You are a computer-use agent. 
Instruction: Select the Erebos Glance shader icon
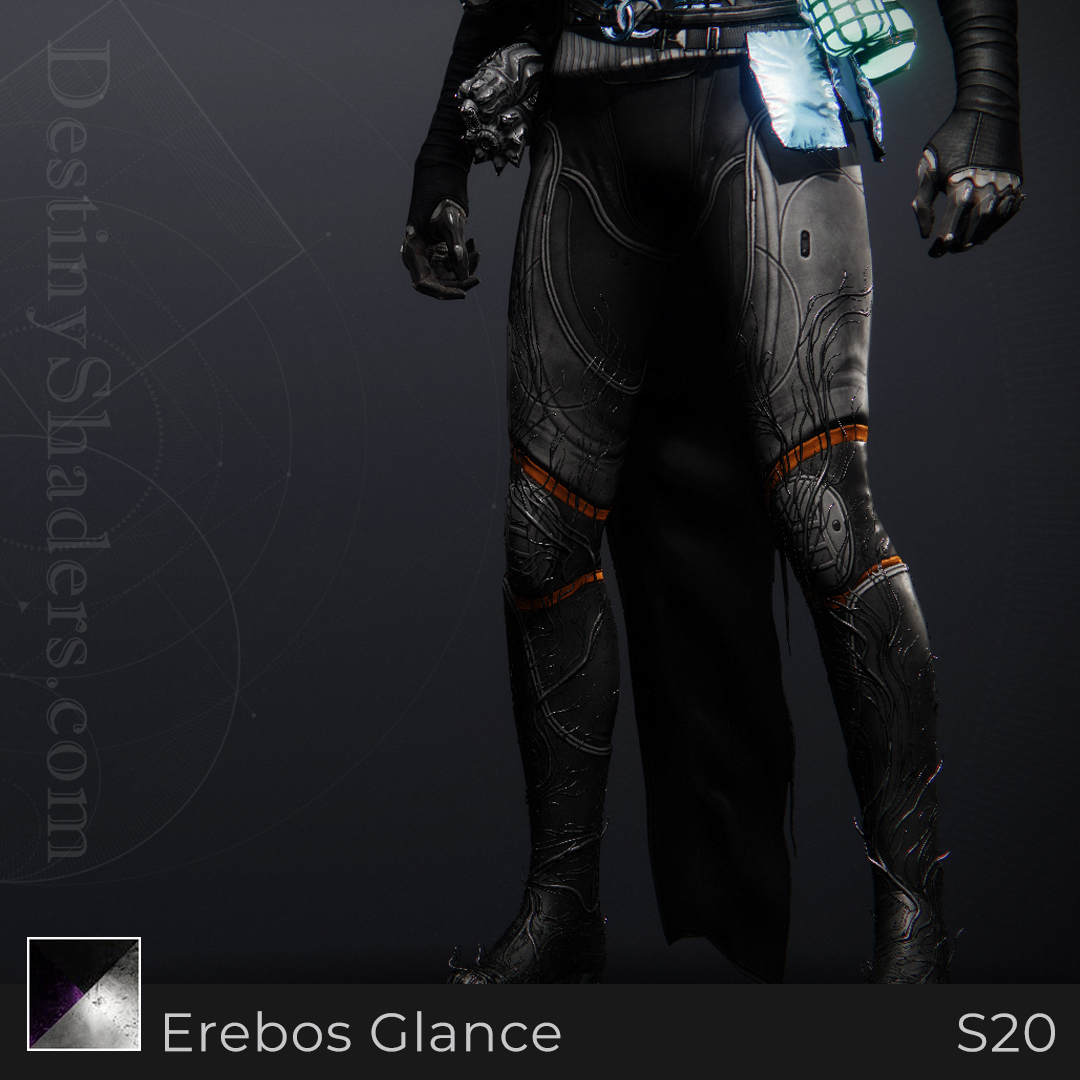[84, 994]
